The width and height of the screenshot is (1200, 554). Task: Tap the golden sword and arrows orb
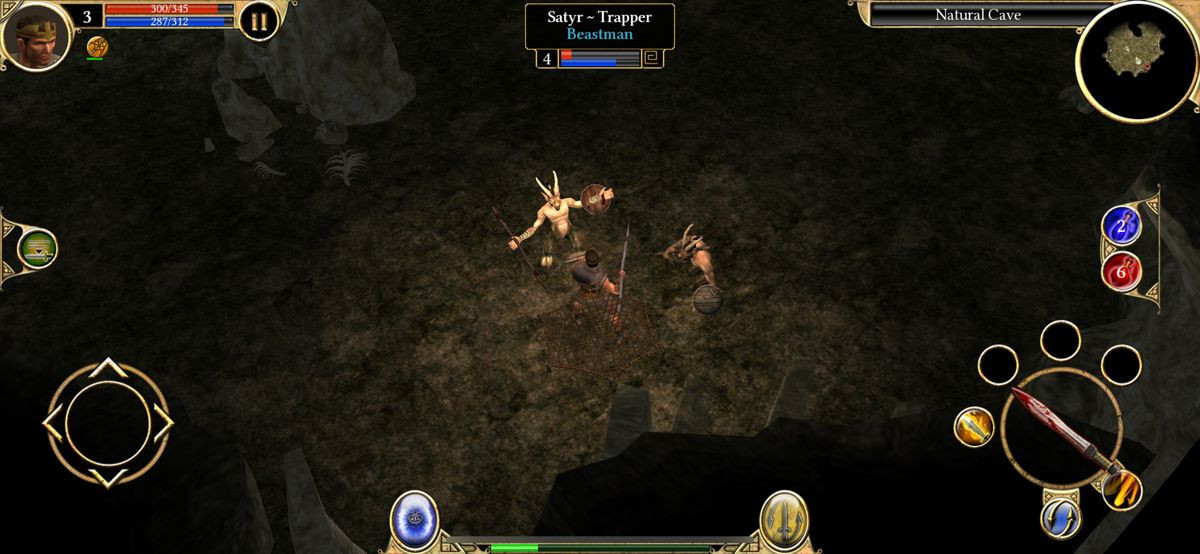[784, 520]
